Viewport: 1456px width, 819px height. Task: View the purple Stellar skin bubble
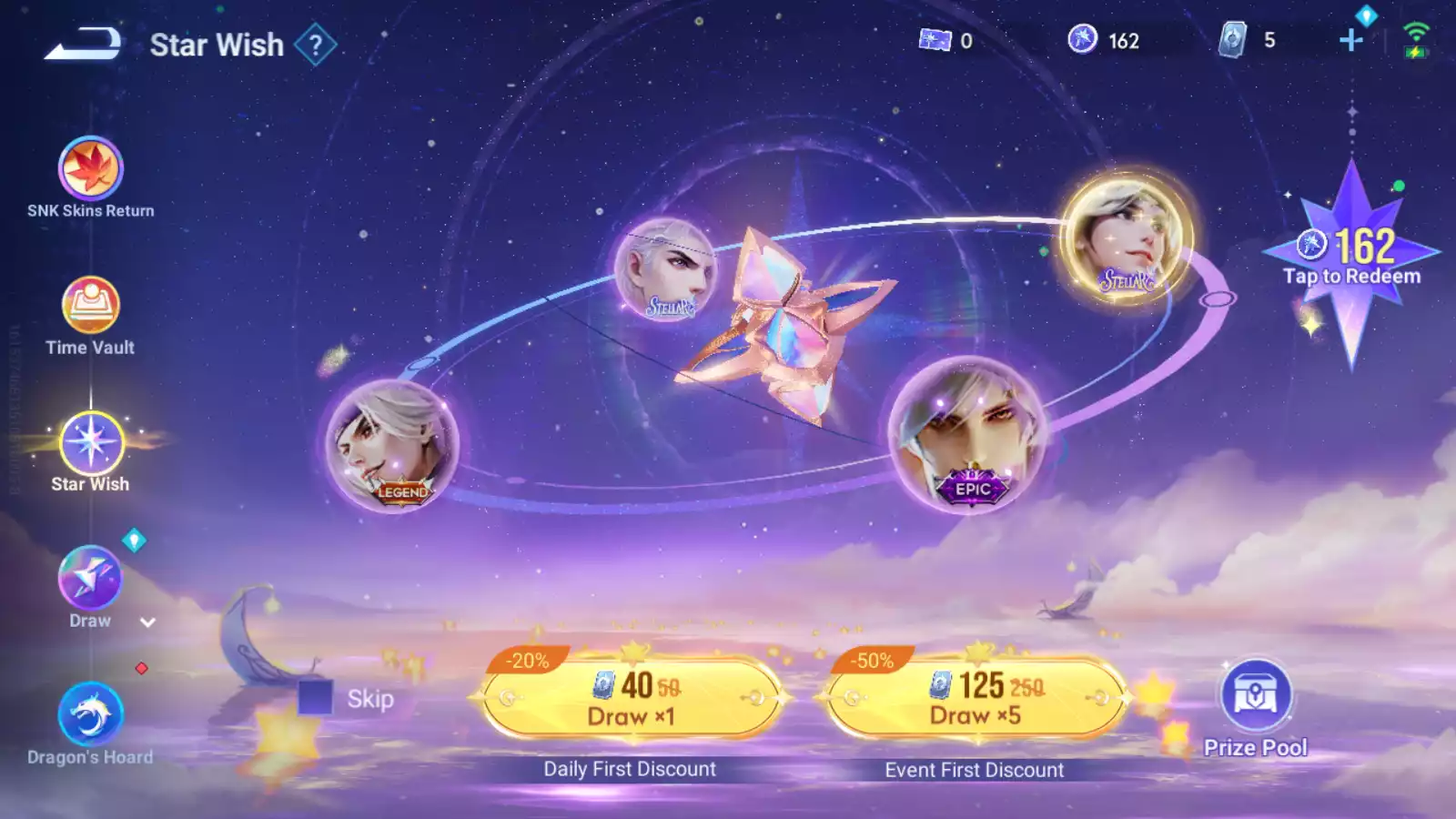point(666,269)
